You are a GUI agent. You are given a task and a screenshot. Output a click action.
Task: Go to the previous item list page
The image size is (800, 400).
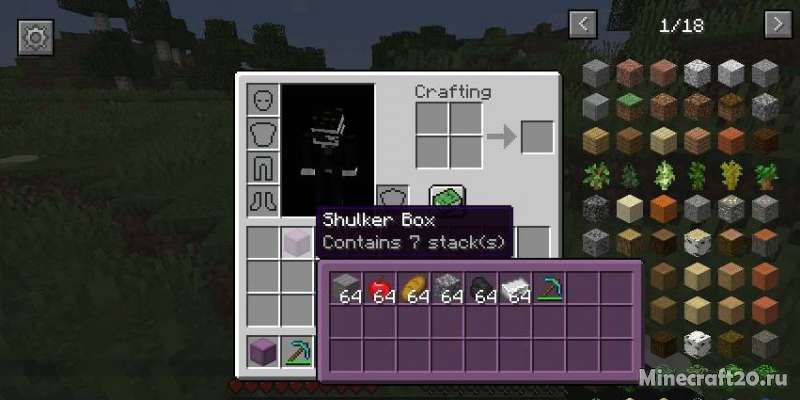[x=582, y=23]
